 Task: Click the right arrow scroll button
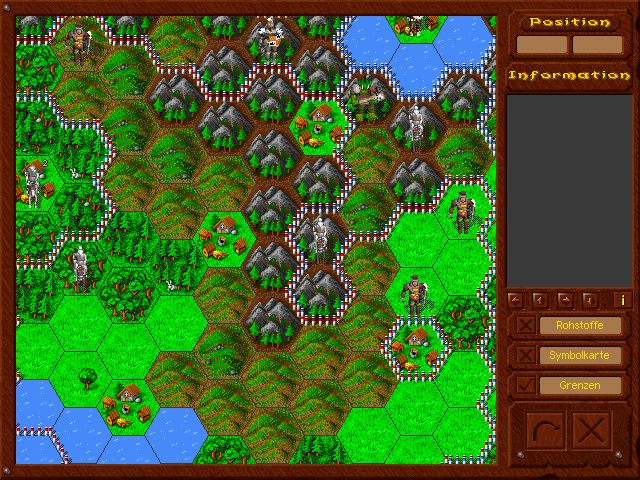[564, 299]
